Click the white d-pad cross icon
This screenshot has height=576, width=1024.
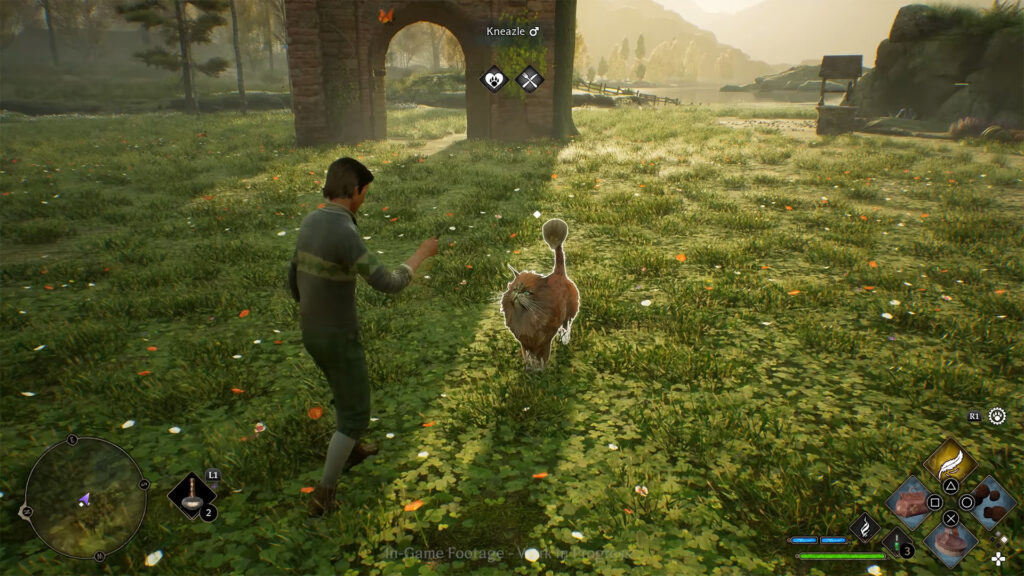998,558
